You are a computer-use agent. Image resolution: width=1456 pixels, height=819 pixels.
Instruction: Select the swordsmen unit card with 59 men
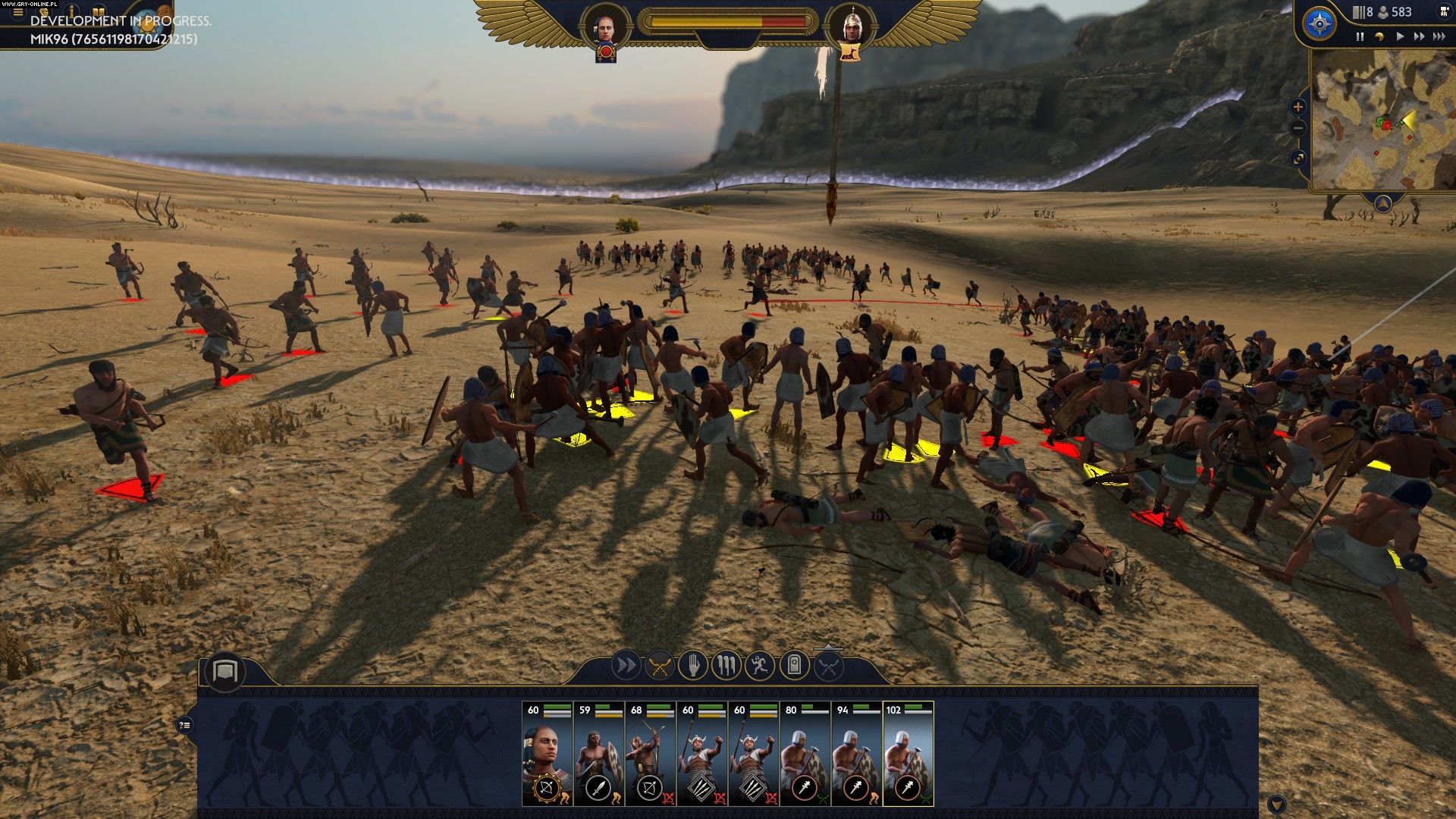[x=599, y=754]
